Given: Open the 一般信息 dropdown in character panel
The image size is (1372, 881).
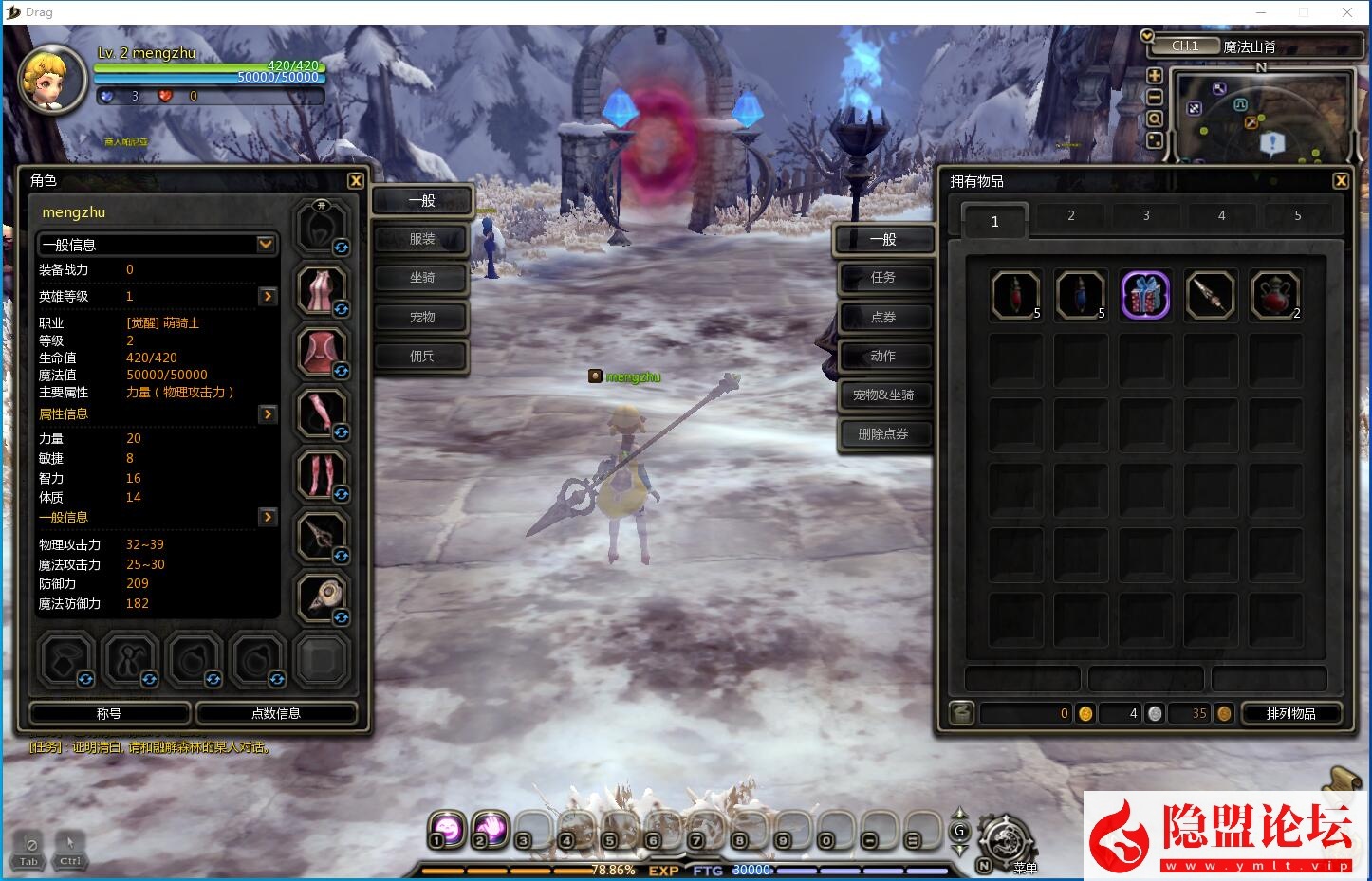Looking at the screenshot, I should tap(266, 245).
